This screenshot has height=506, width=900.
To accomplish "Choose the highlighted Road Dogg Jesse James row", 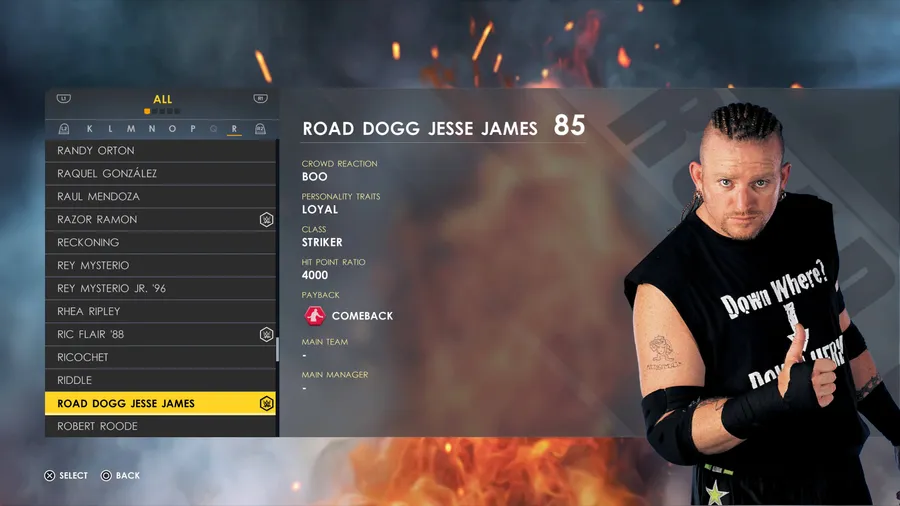I will click(160, 403).
